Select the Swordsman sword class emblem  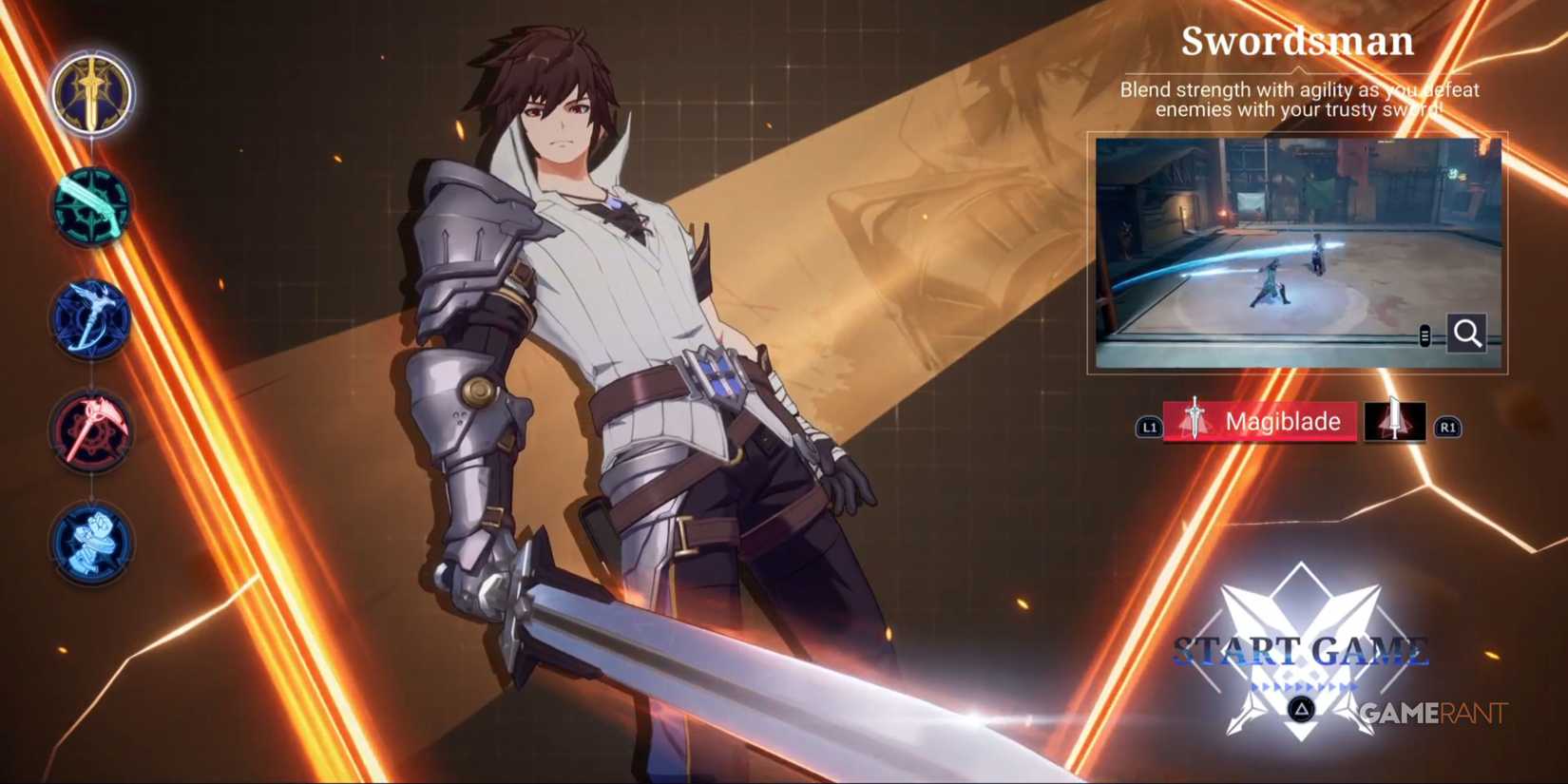(90, 92)
